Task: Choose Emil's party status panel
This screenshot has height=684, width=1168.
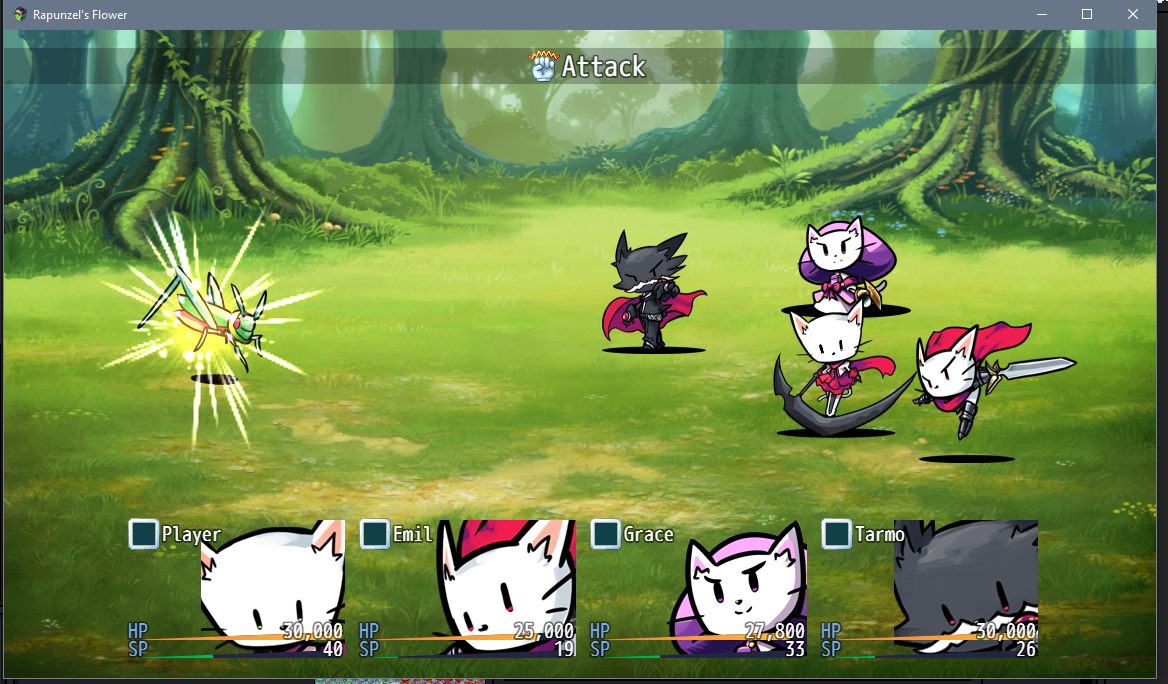Action: click(467, 588)
